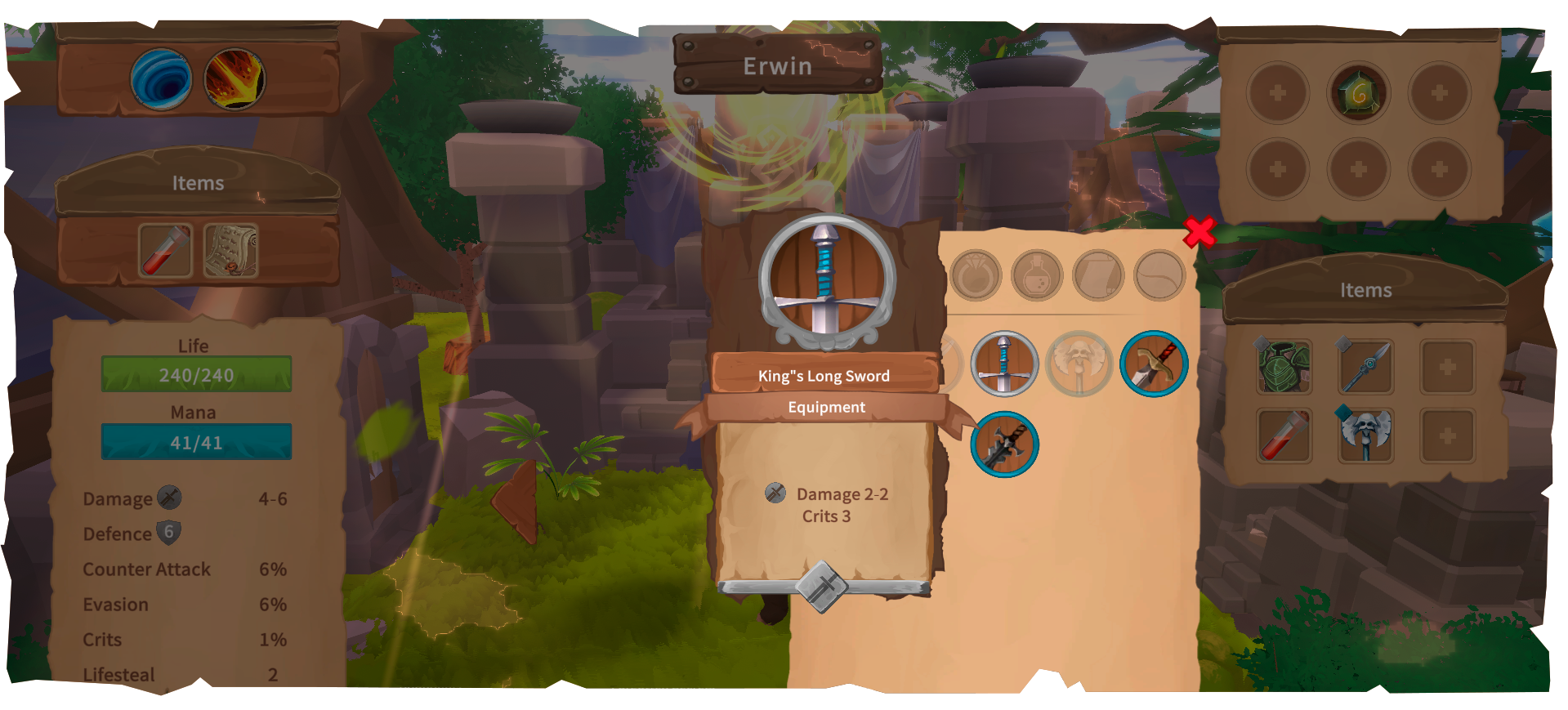Open the scroll filter in the equipment panel
This screenshot has width=1568, height=710.
tap(1101, 275)
